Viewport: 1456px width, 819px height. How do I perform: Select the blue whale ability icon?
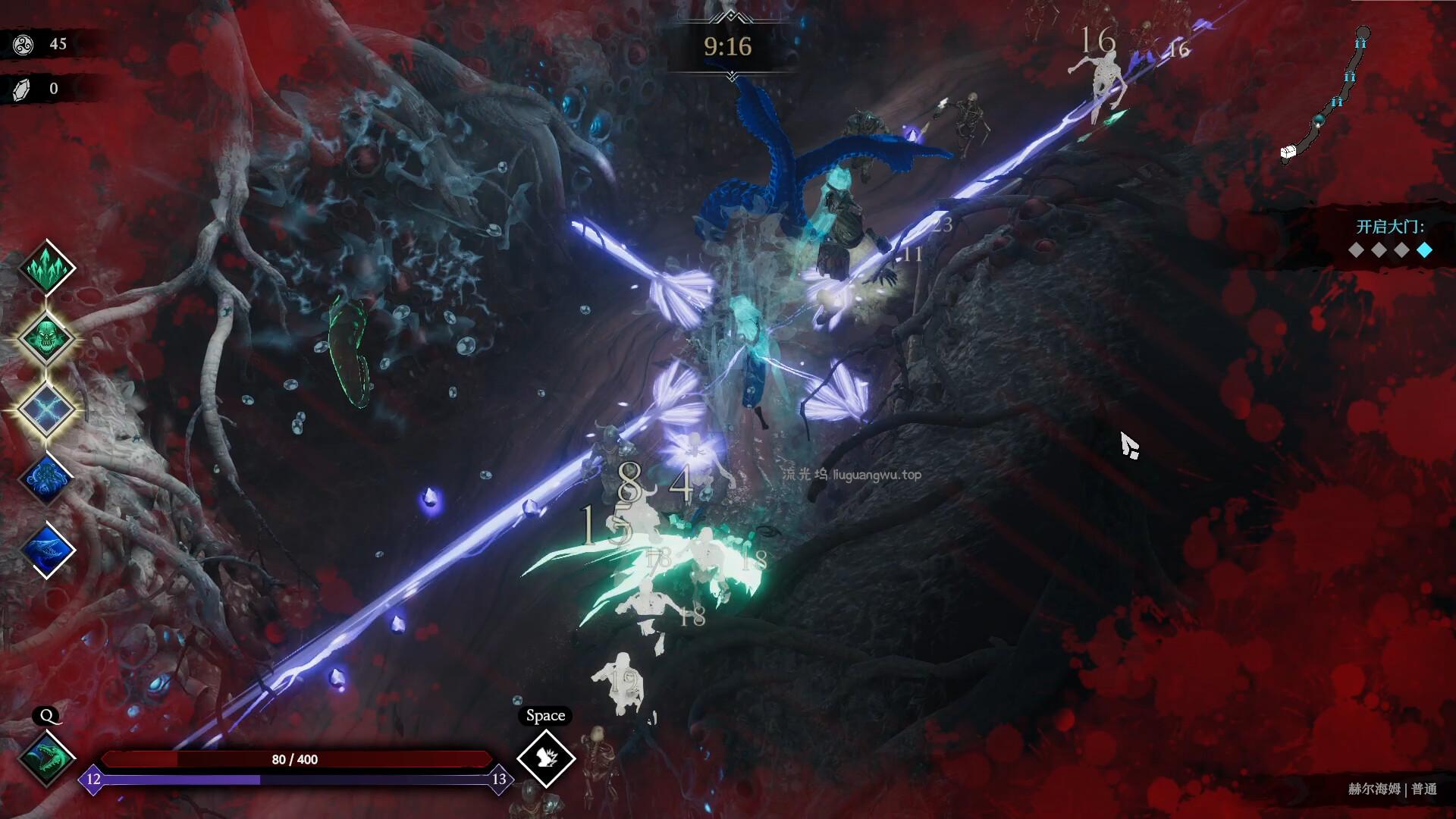tap(47, 550)
